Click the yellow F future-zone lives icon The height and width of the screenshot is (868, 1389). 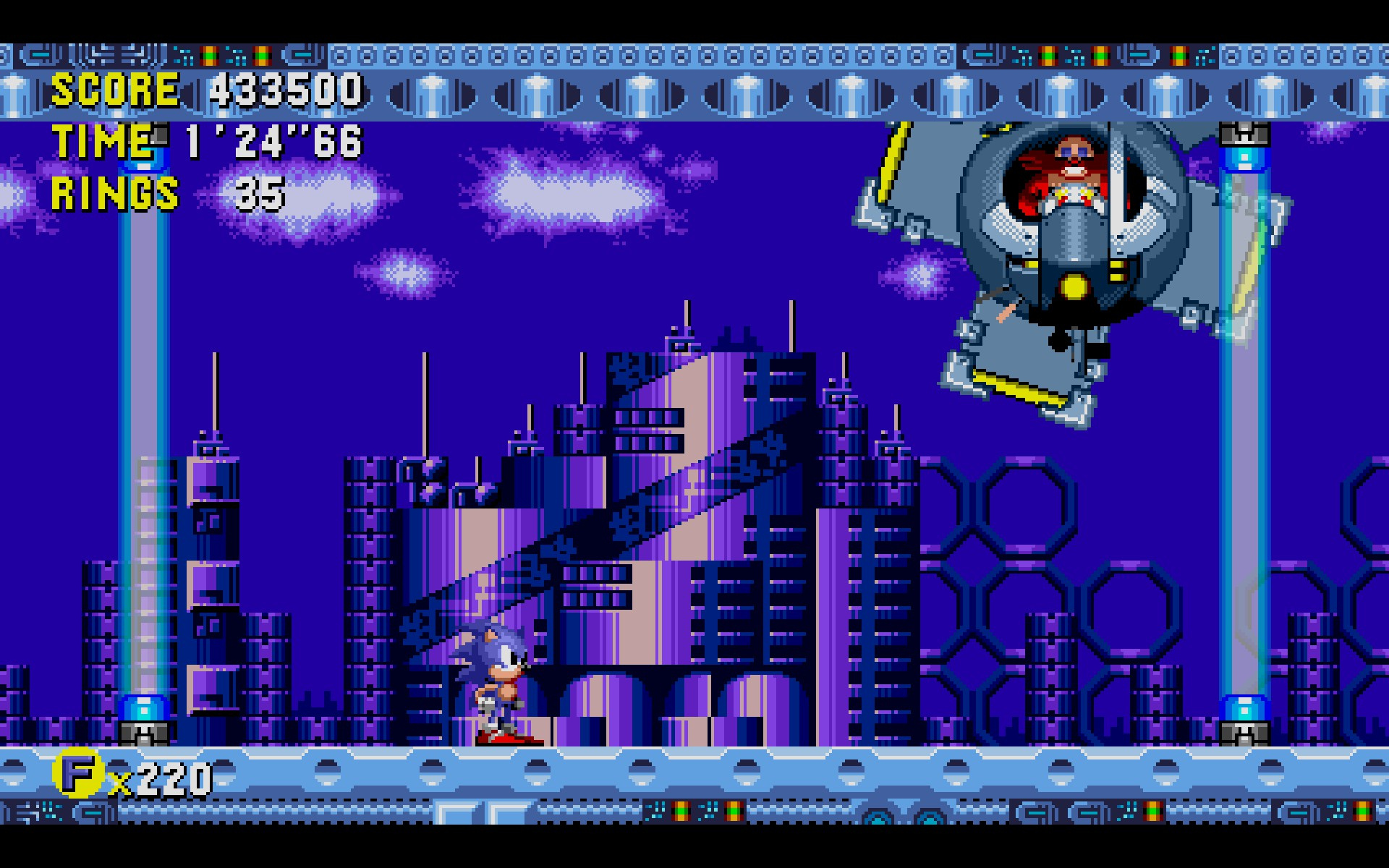[x=77, y=774]
